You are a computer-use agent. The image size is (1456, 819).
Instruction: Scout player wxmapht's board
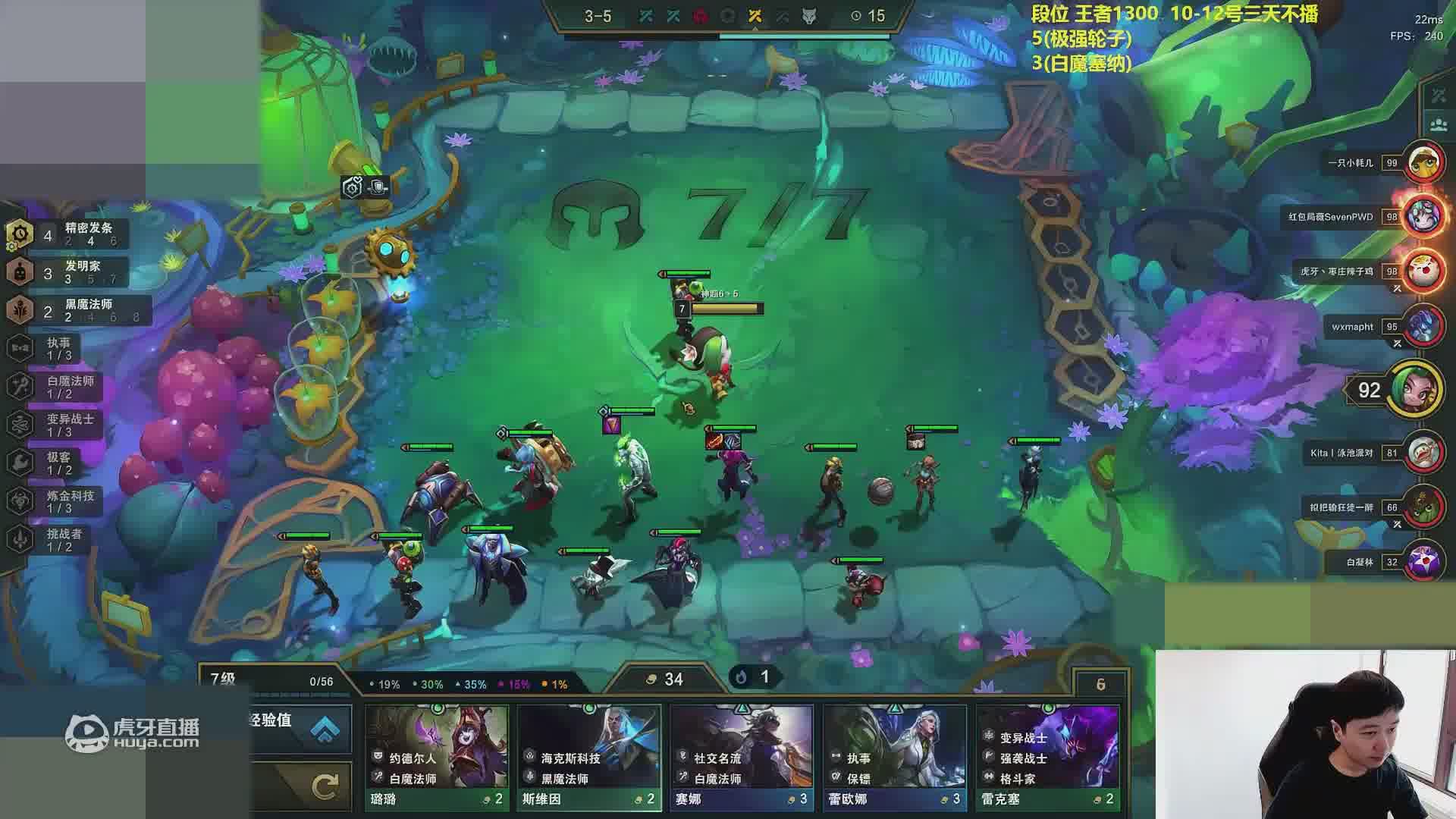tap(1423, 327)
